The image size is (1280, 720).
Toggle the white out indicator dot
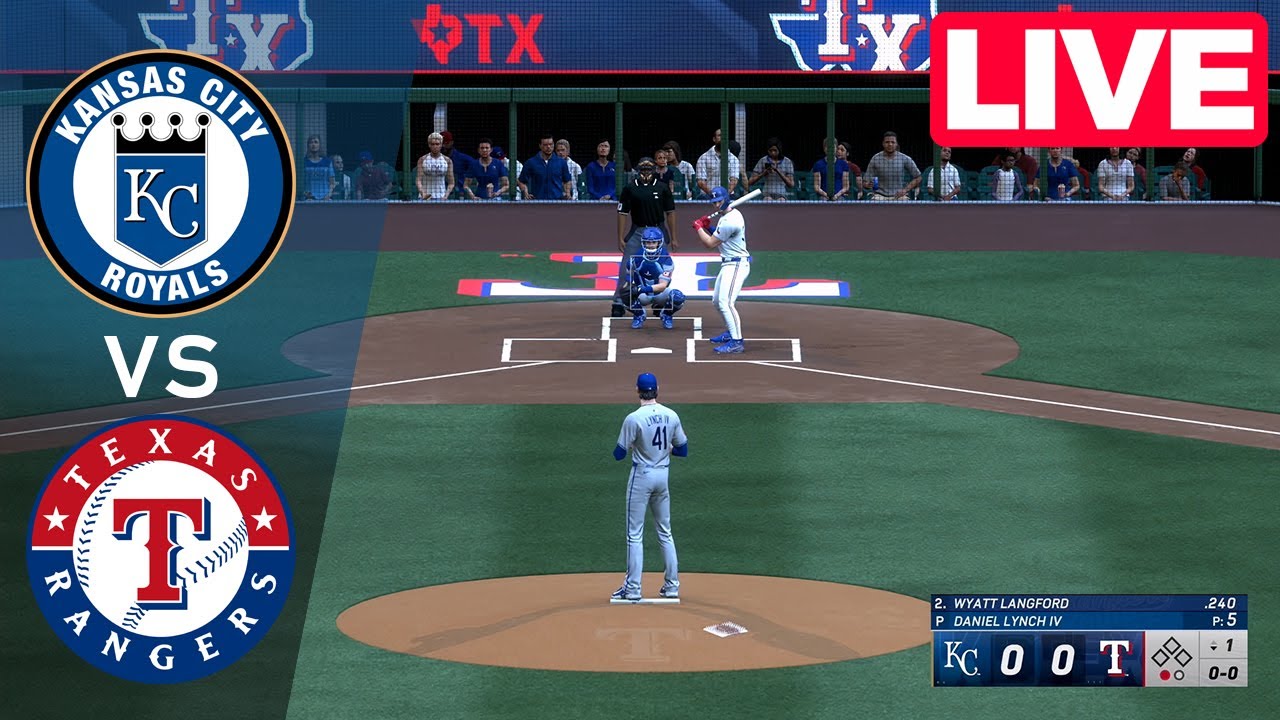tap(1180, 675)
